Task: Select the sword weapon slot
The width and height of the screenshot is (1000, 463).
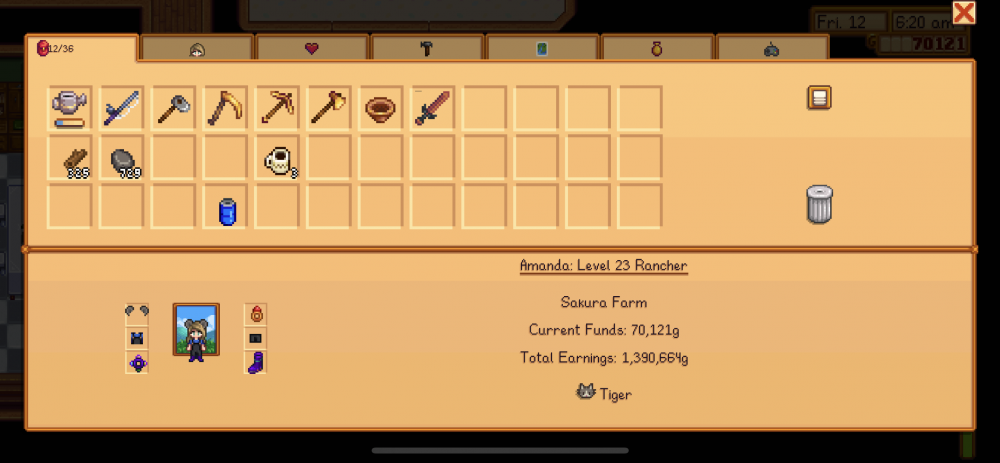Action: point(433,108)
